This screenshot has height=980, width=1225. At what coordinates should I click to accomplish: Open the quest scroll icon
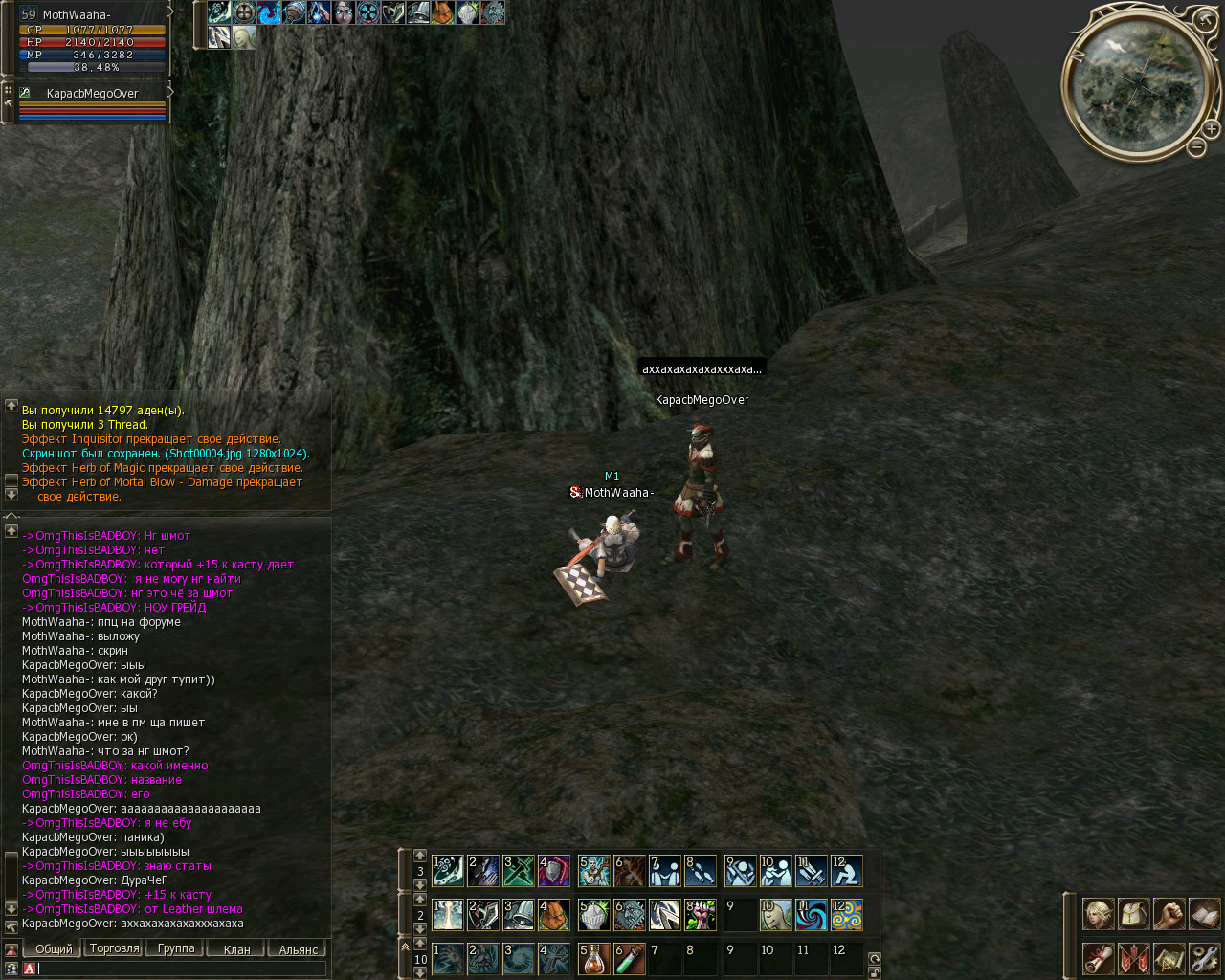coord(1098,957)
